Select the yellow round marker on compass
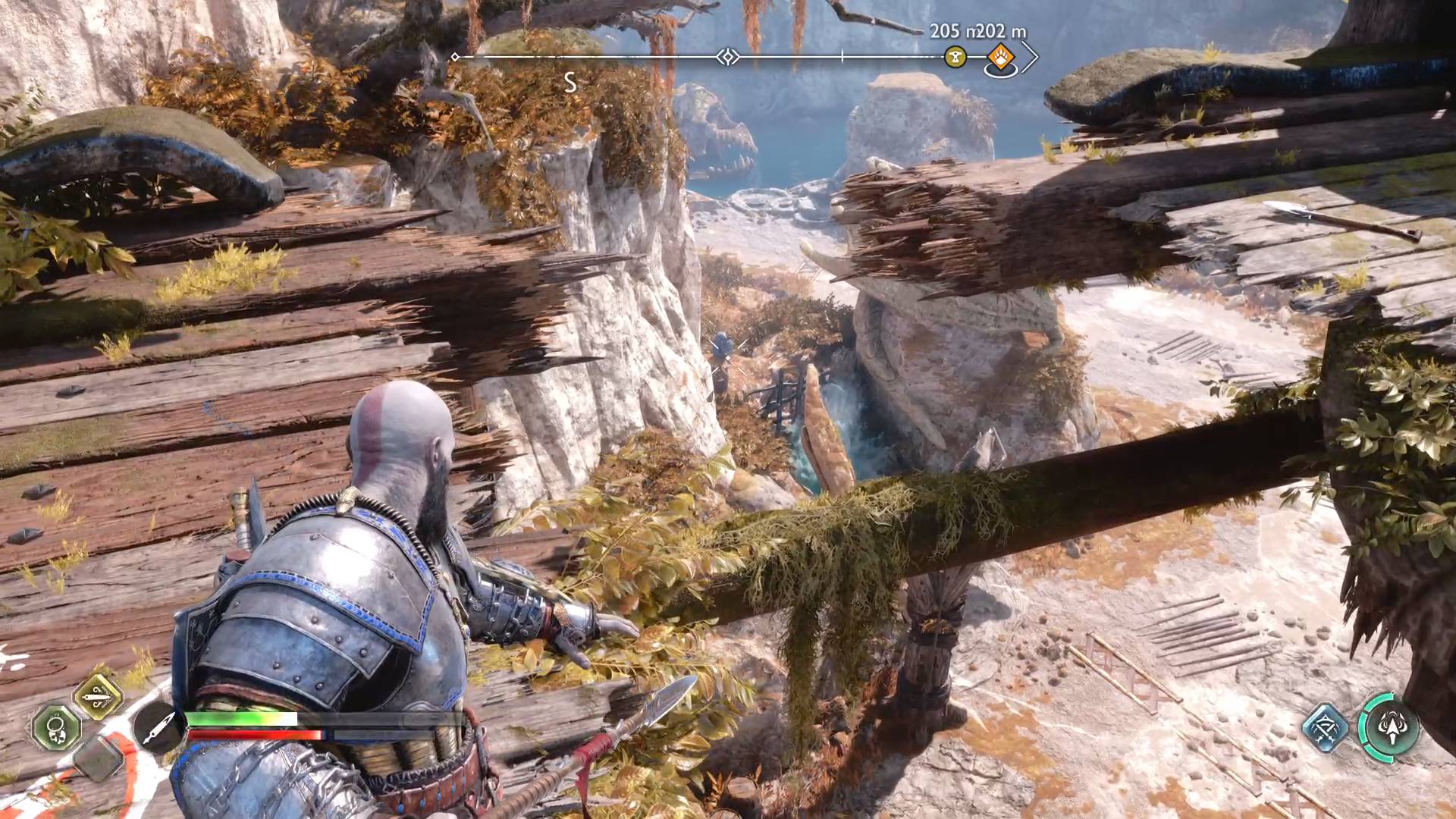Screen dimensions: 1456x819 click(955, 57)
